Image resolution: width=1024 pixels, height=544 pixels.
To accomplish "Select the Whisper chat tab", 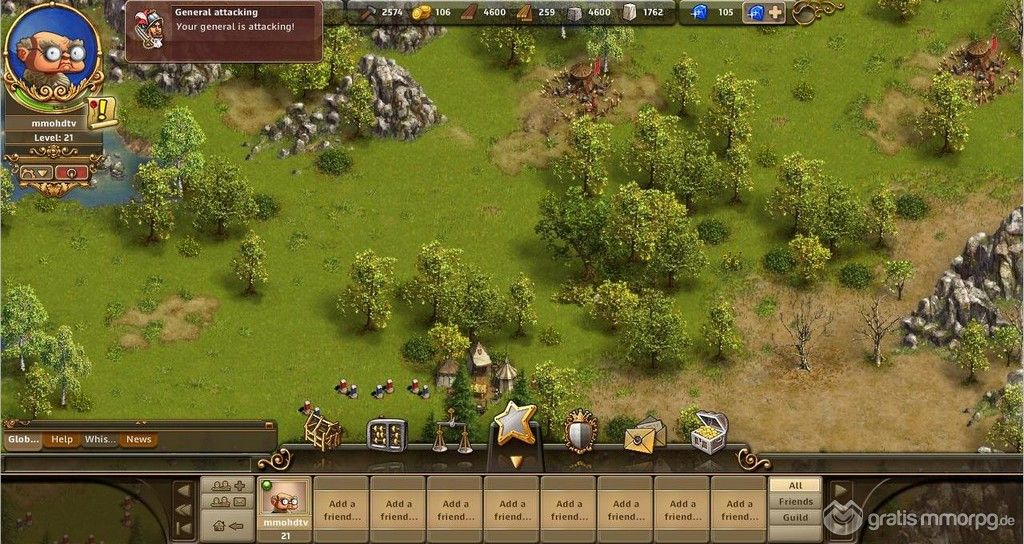I will click(100, 440).
